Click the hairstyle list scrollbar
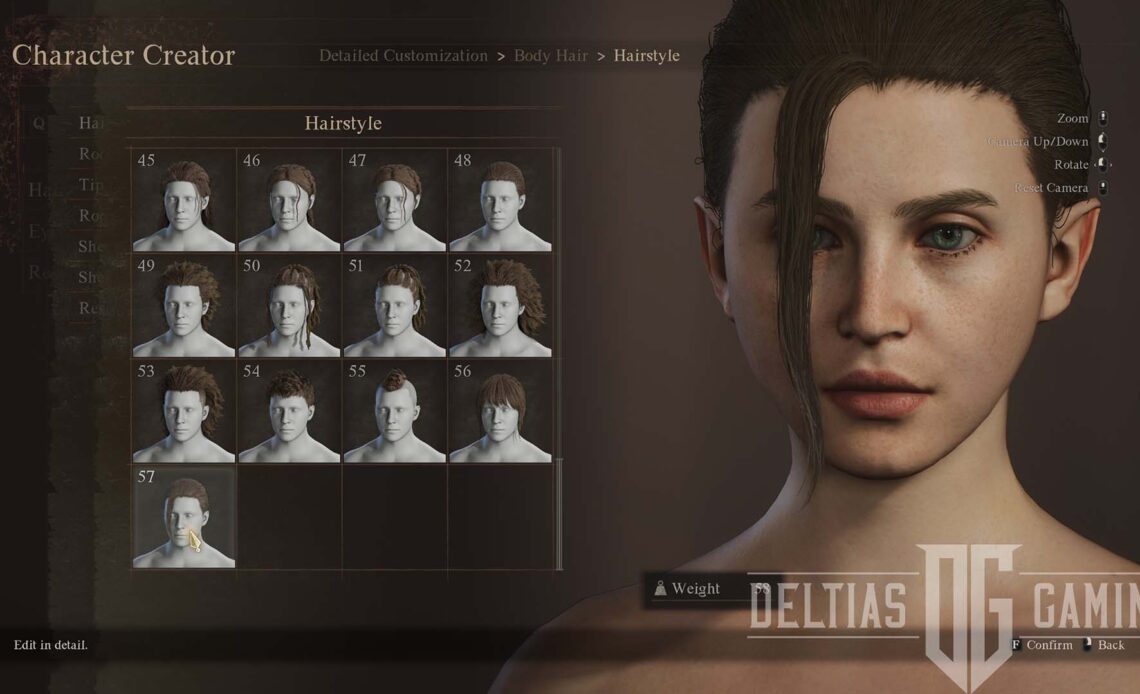1140x694 pixels. (559, 513)
